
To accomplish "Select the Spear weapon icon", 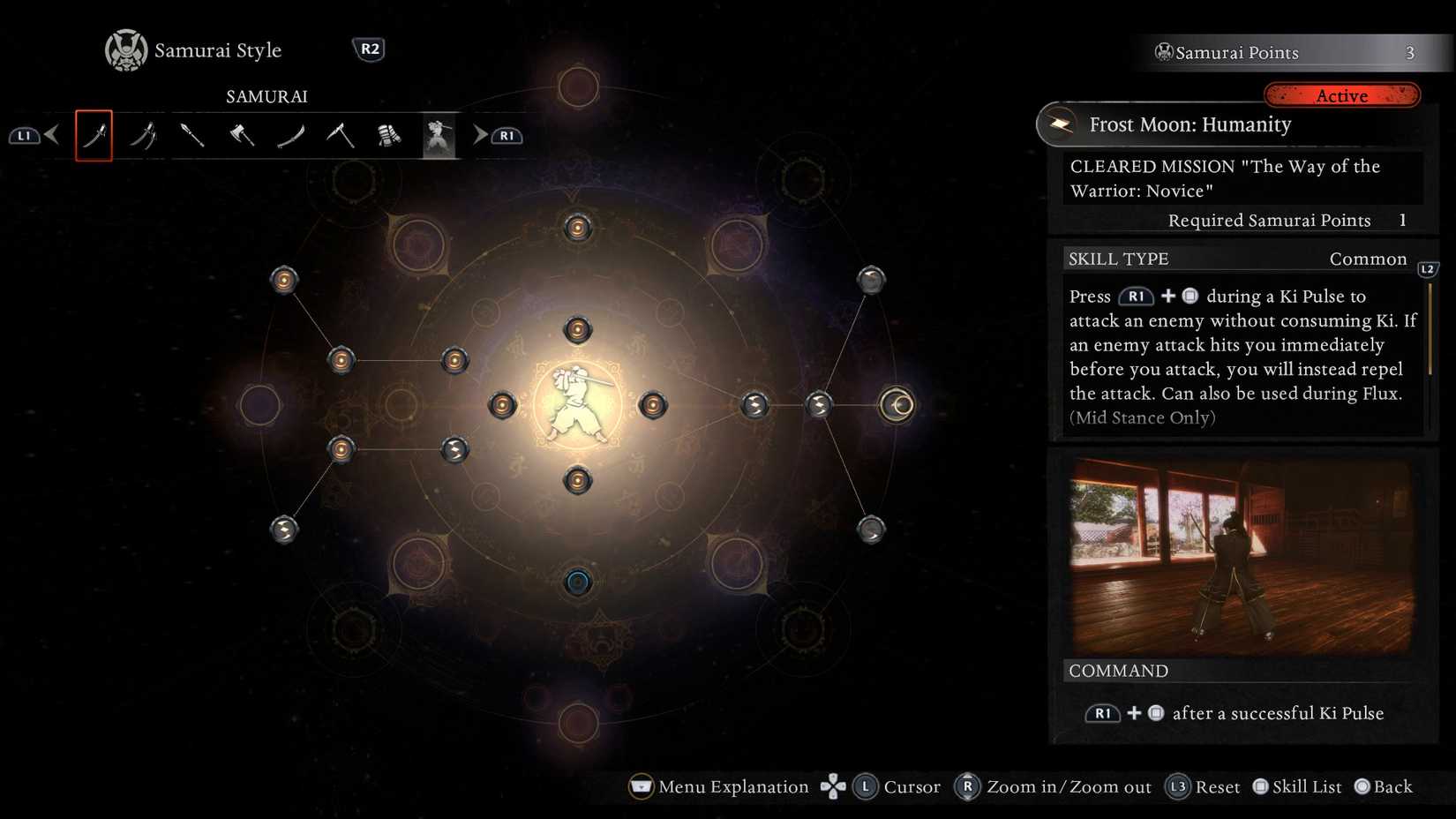I will [192, 136].
